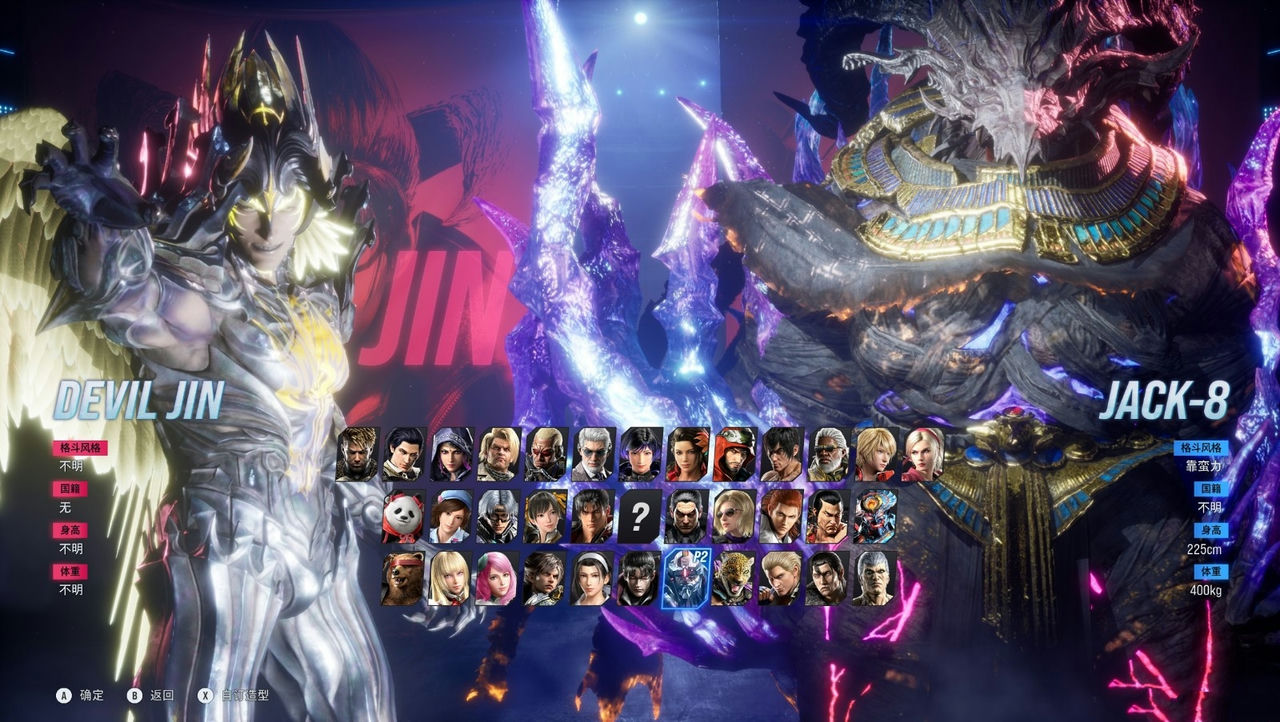This screenshot has width=1280, height=722.
Task: Select the Kuma bear character icon
Action: tap(402, 580)
